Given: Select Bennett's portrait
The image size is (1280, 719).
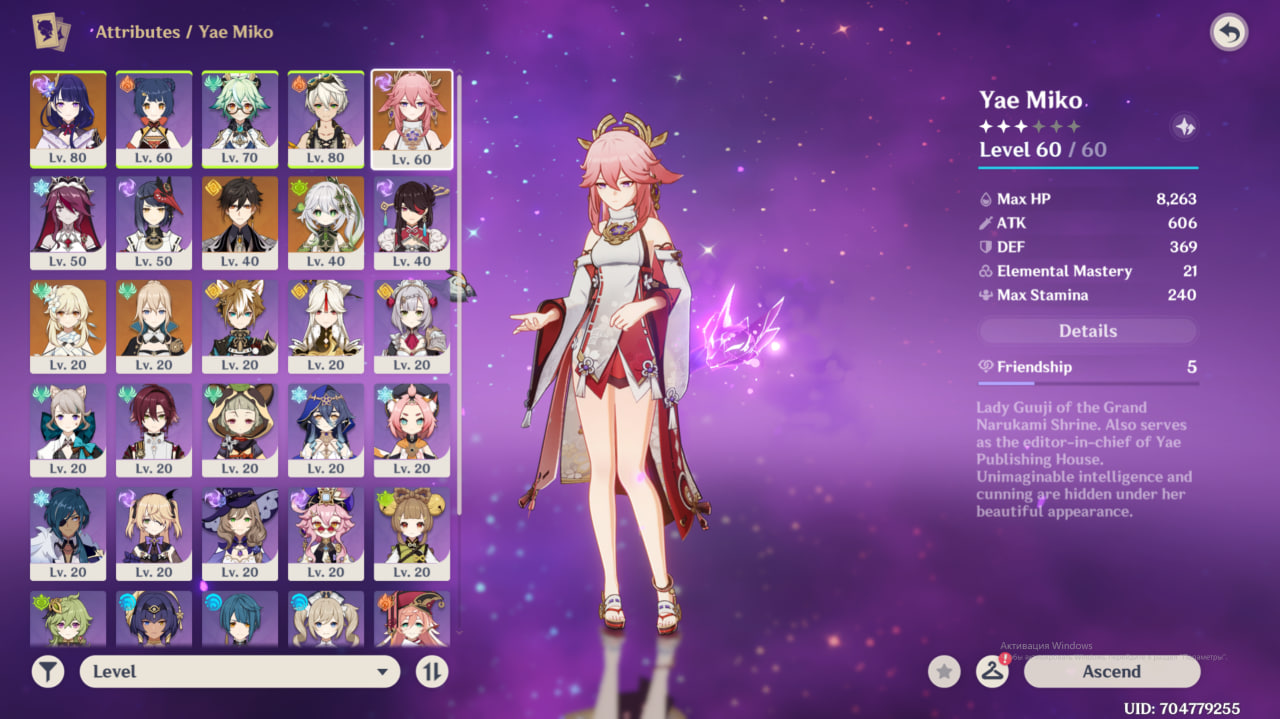Looking at the screenshot, I should [x=326, y=118].
